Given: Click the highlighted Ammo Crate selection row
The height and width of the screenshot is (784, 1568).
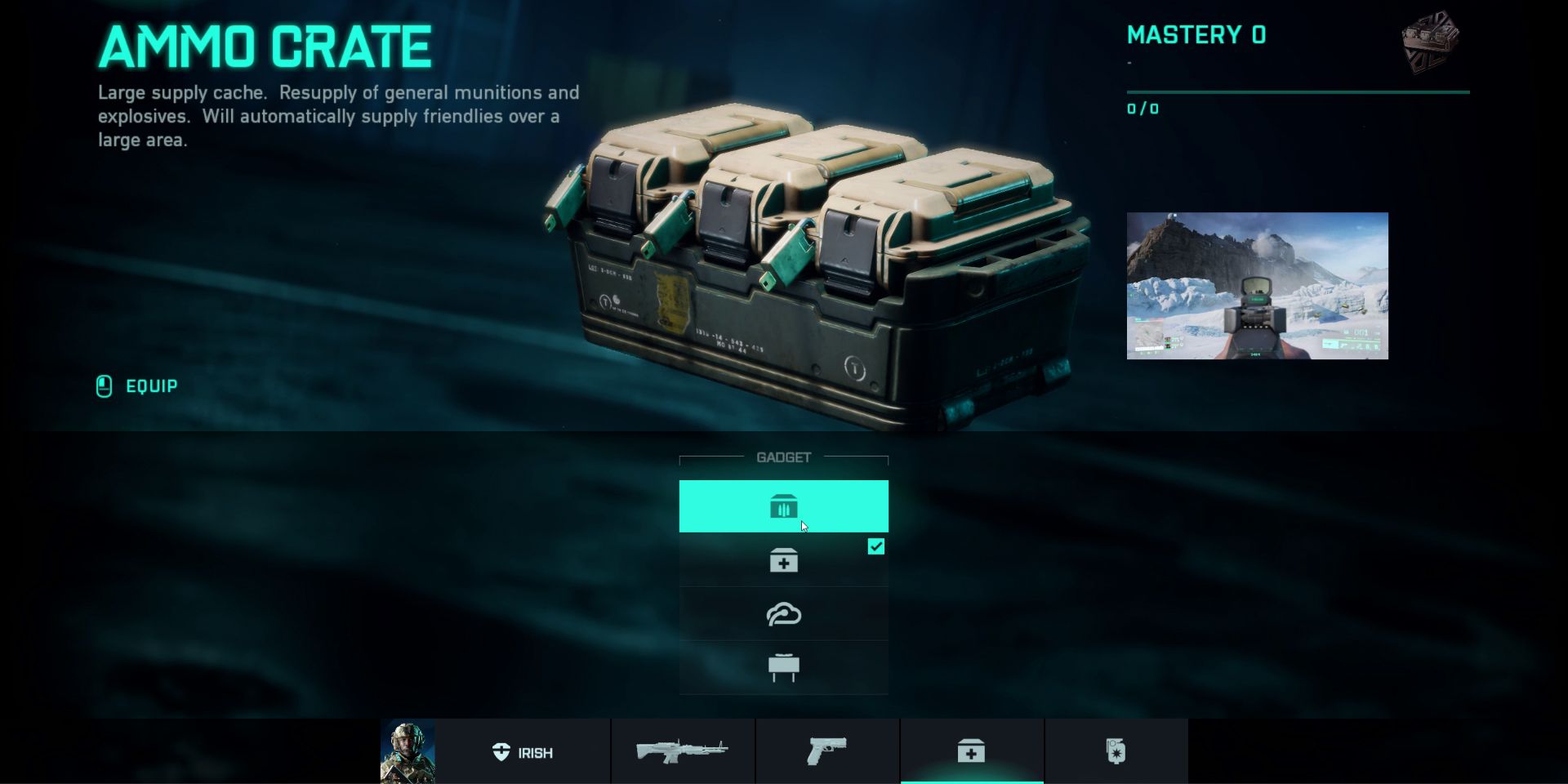Looking at the screenshot, I should 784,506.
